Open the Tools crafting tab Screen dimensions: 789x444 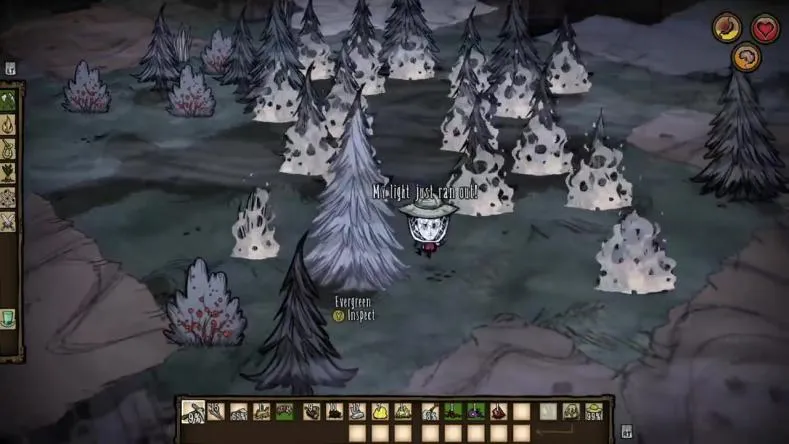click(x=9, y=100)
